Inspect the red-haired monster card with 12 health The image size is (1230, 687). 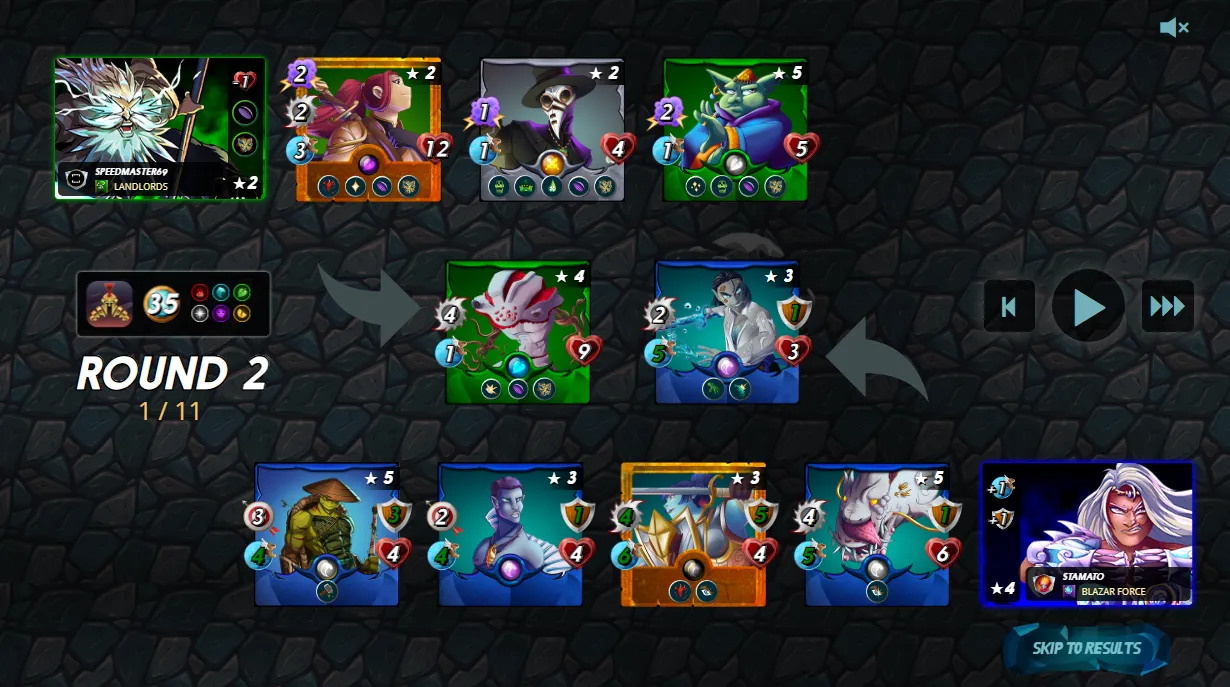368,130
